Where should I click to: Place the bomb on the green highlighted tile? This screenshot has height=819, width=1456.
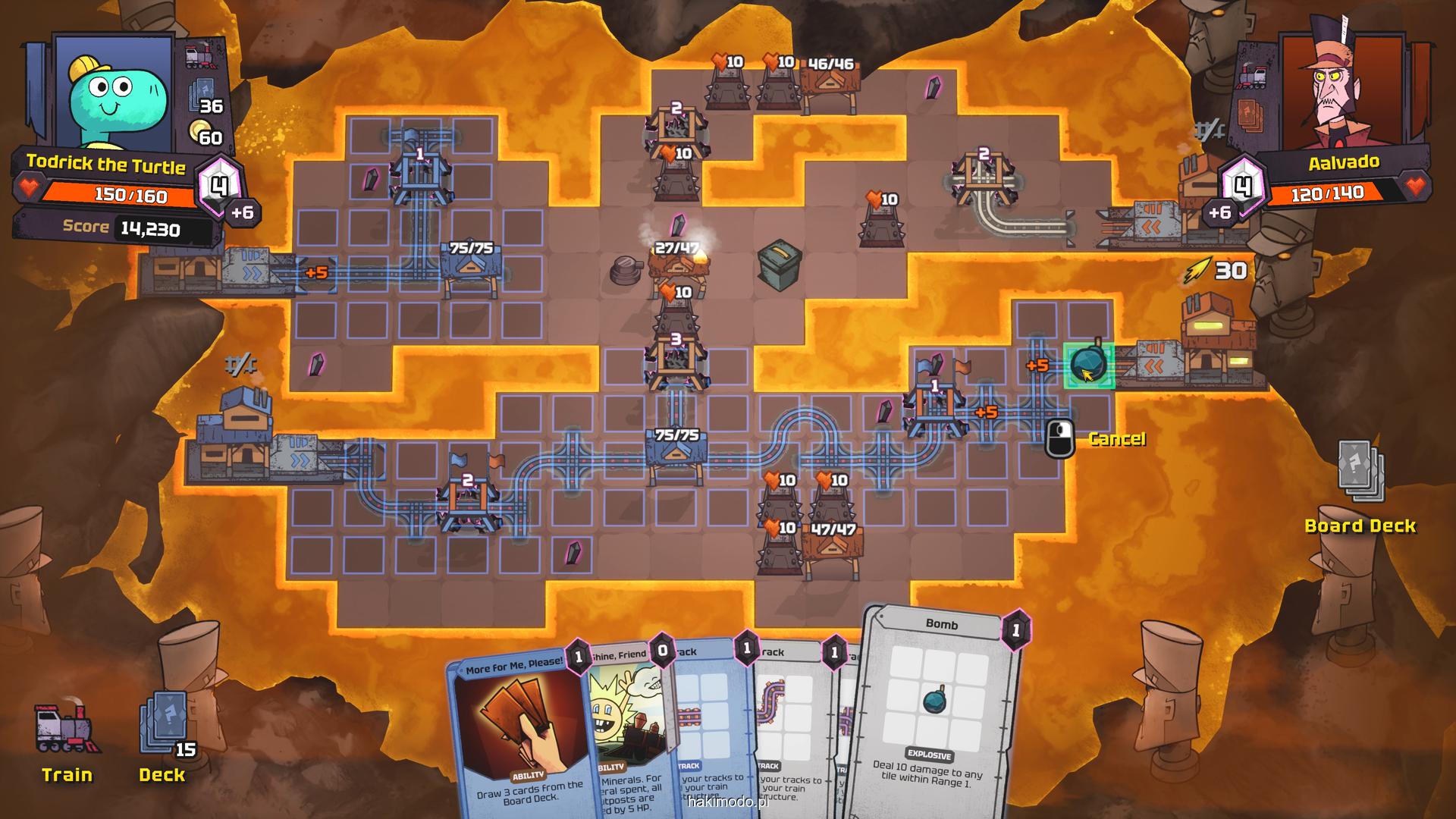click(1089, 366)
